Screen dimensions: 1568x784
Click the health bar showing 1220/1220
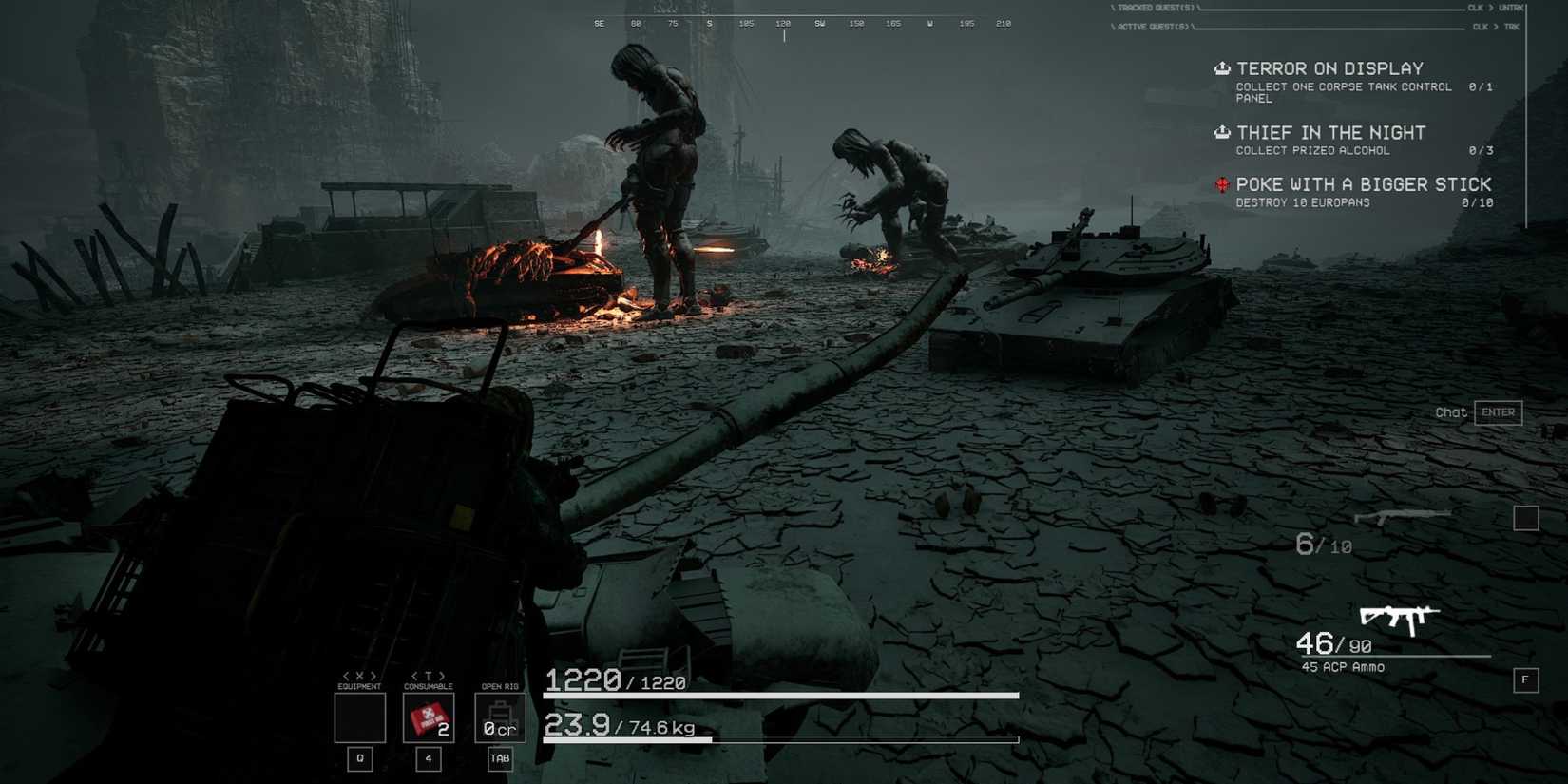click(x=779, y=695)
